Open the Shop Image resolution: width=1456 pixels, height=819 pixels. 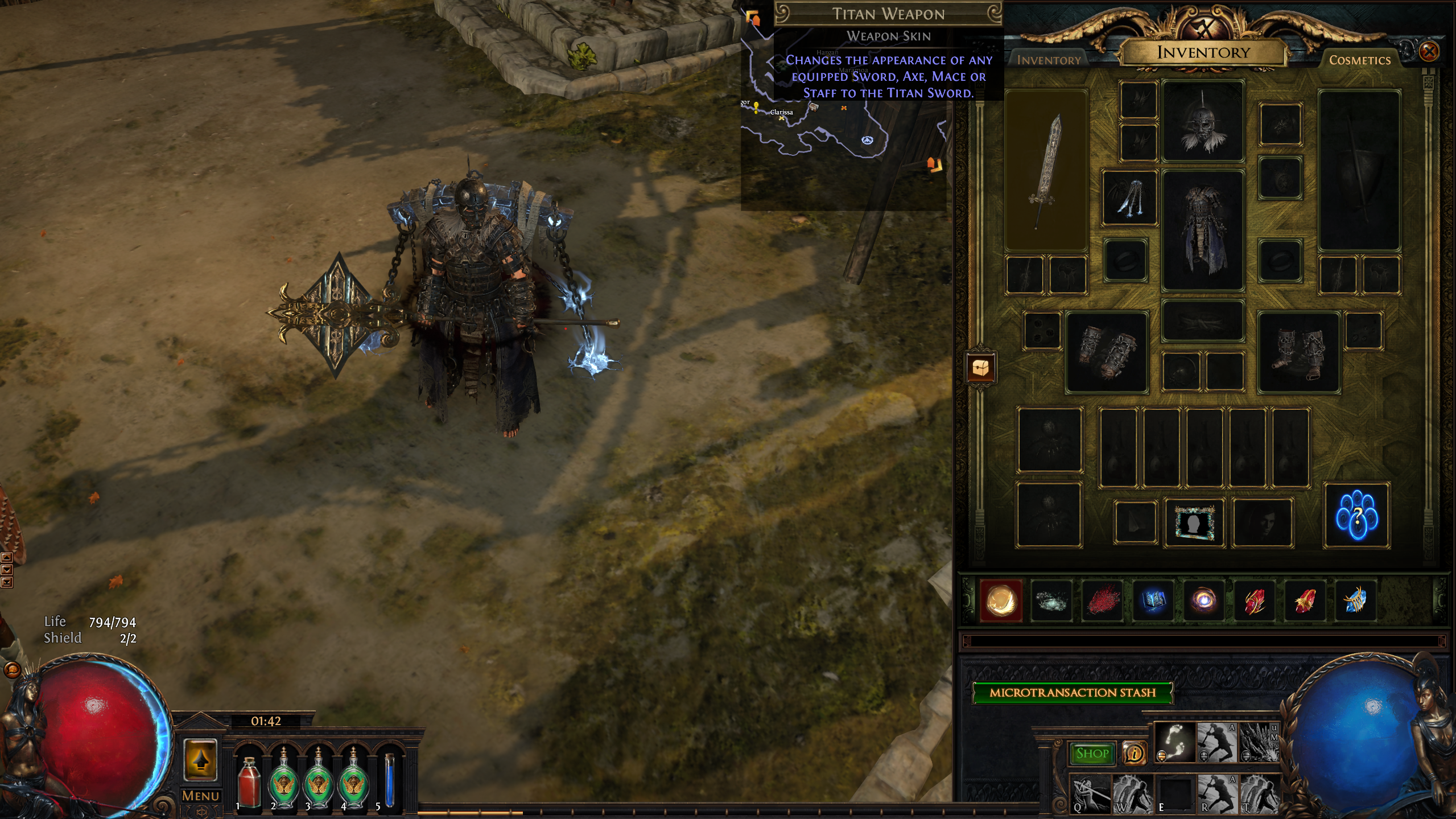click(x=1092, y=754)
